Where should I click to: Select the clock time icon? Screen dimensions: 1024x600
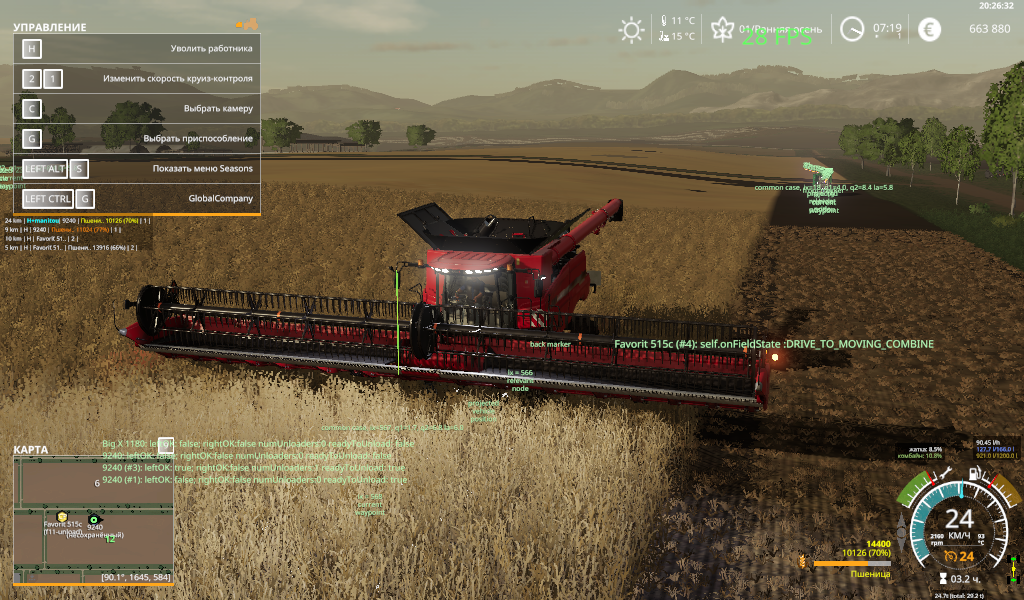pos(852,29)
